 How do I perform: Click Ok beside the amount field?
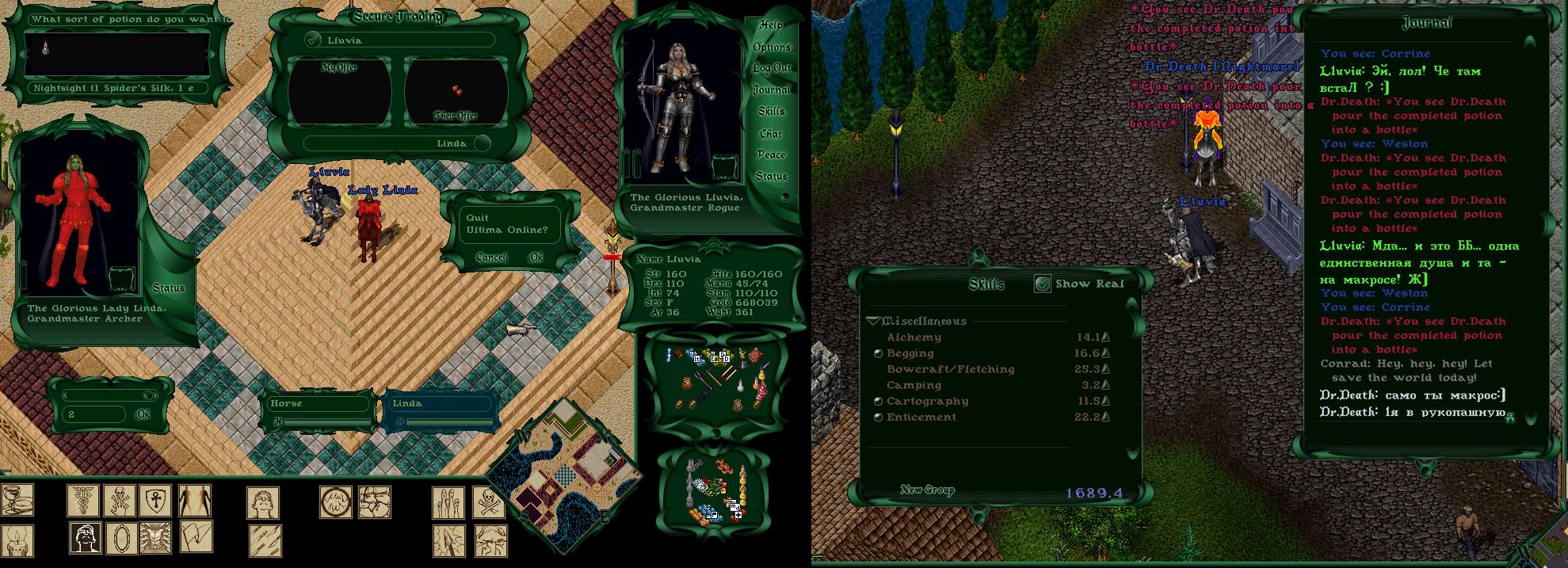click(143, 414)
